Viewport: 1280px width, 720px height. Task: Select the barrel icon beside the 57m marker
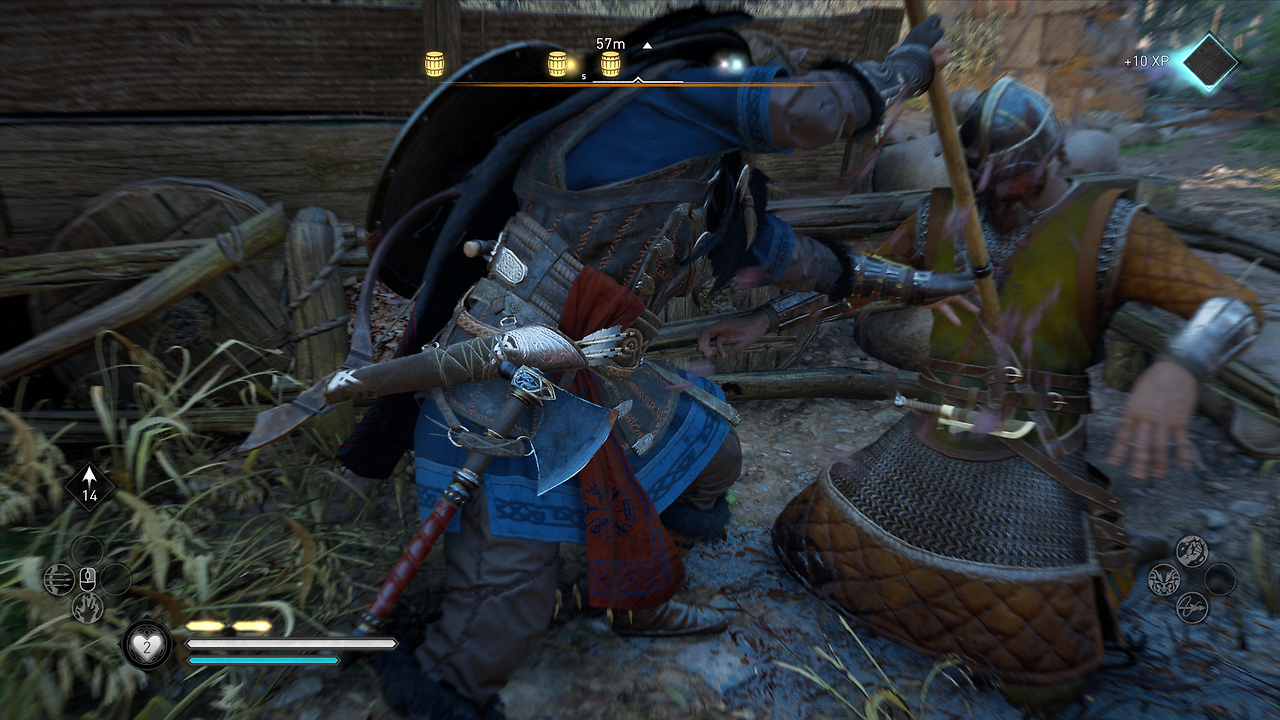609,62
